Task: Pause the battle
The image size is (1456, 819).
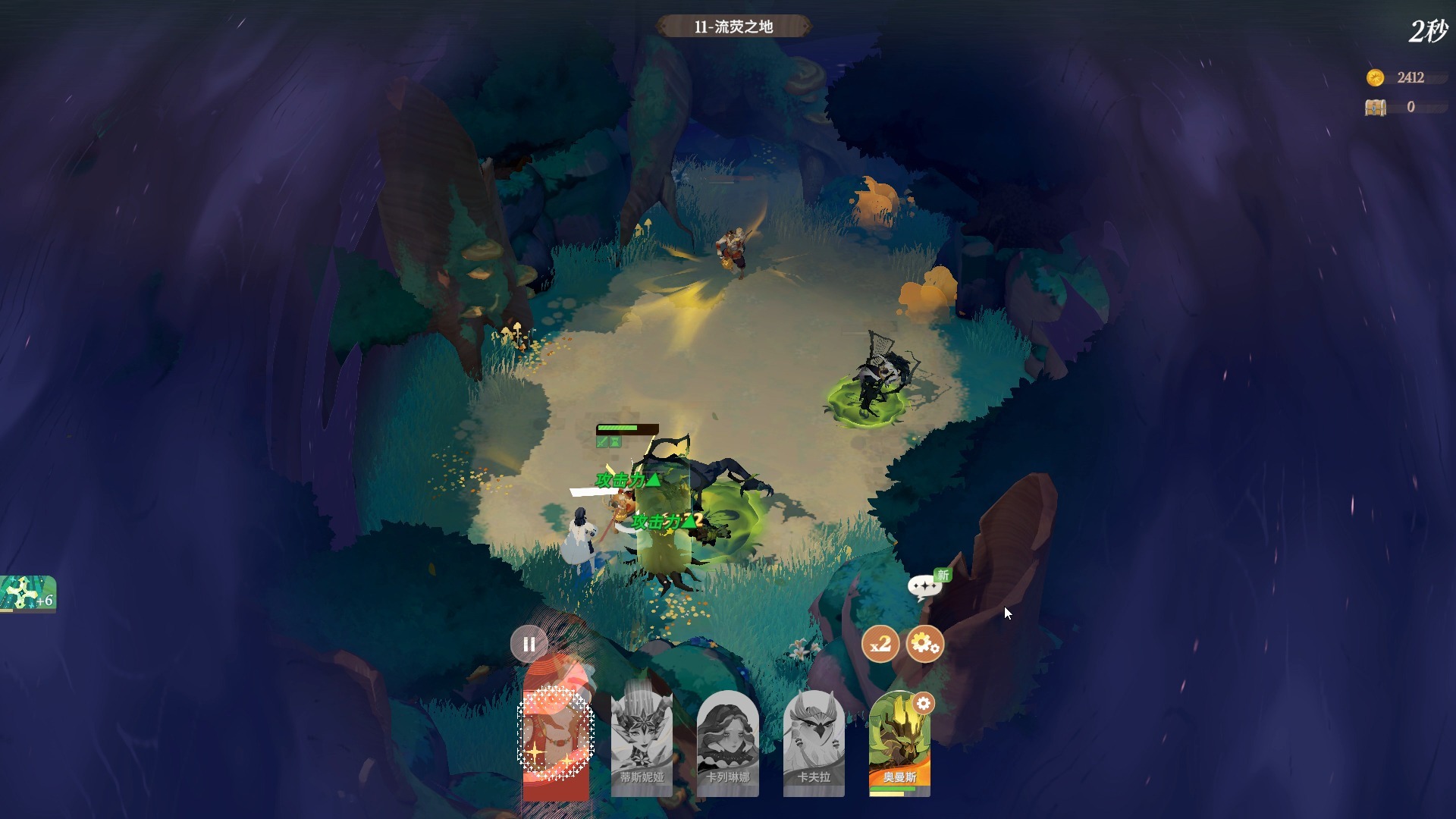Action: (529, 645)
